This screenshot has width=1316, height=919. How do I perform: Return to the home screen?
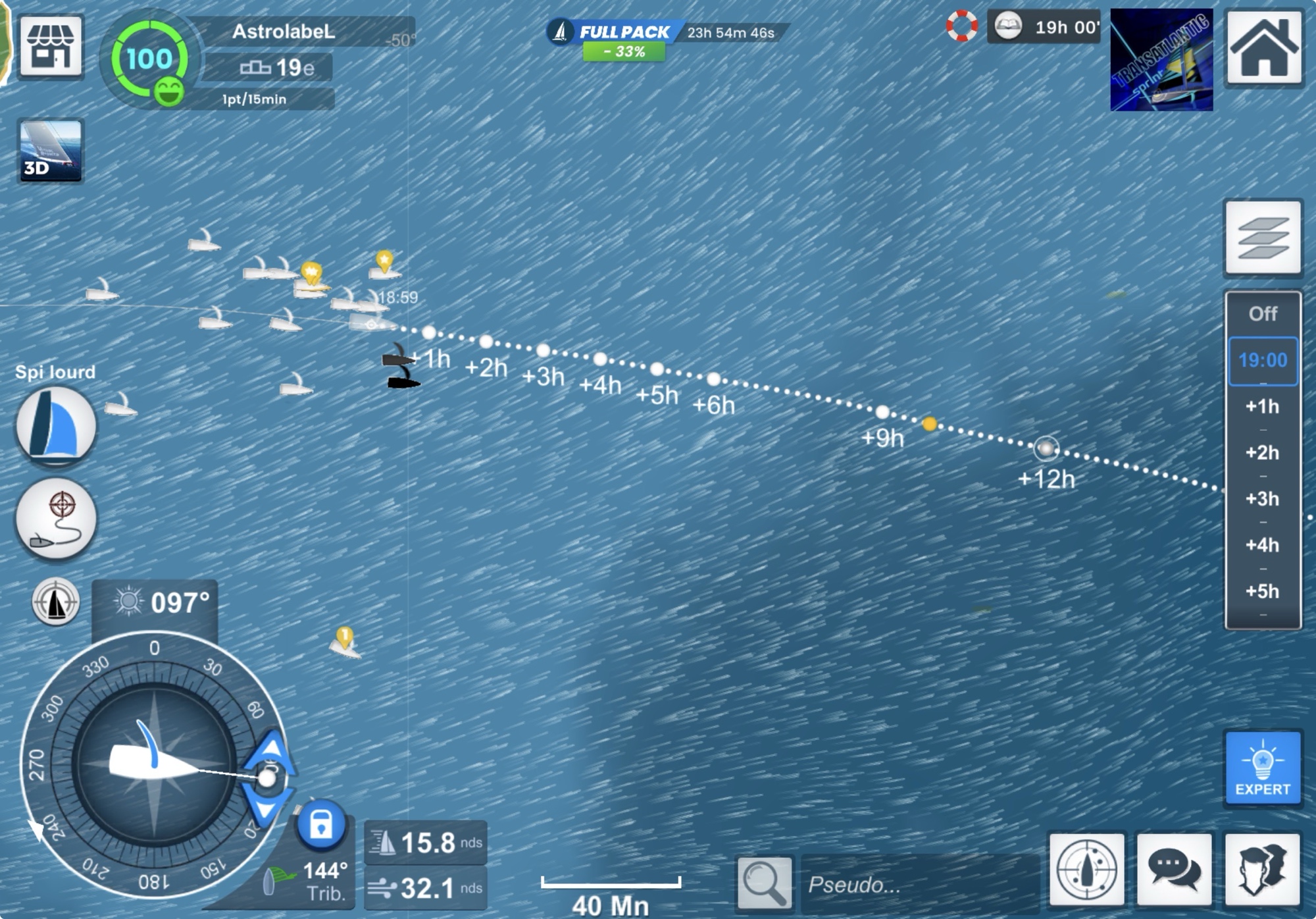pos(1263,48)
